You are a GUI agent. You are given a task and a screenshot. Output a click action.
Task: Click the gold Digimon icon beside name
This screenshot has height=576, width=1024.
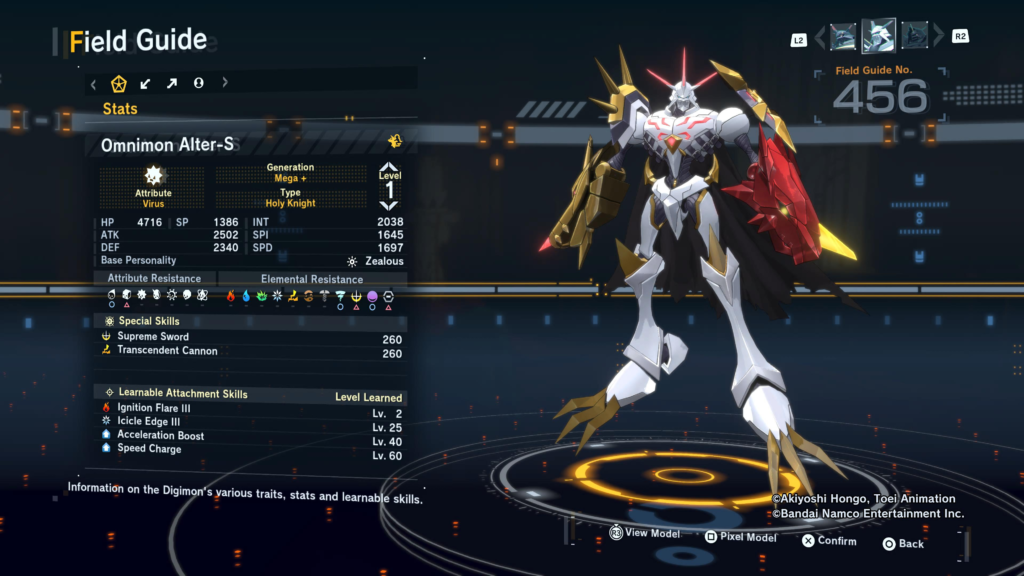[395, 142]
